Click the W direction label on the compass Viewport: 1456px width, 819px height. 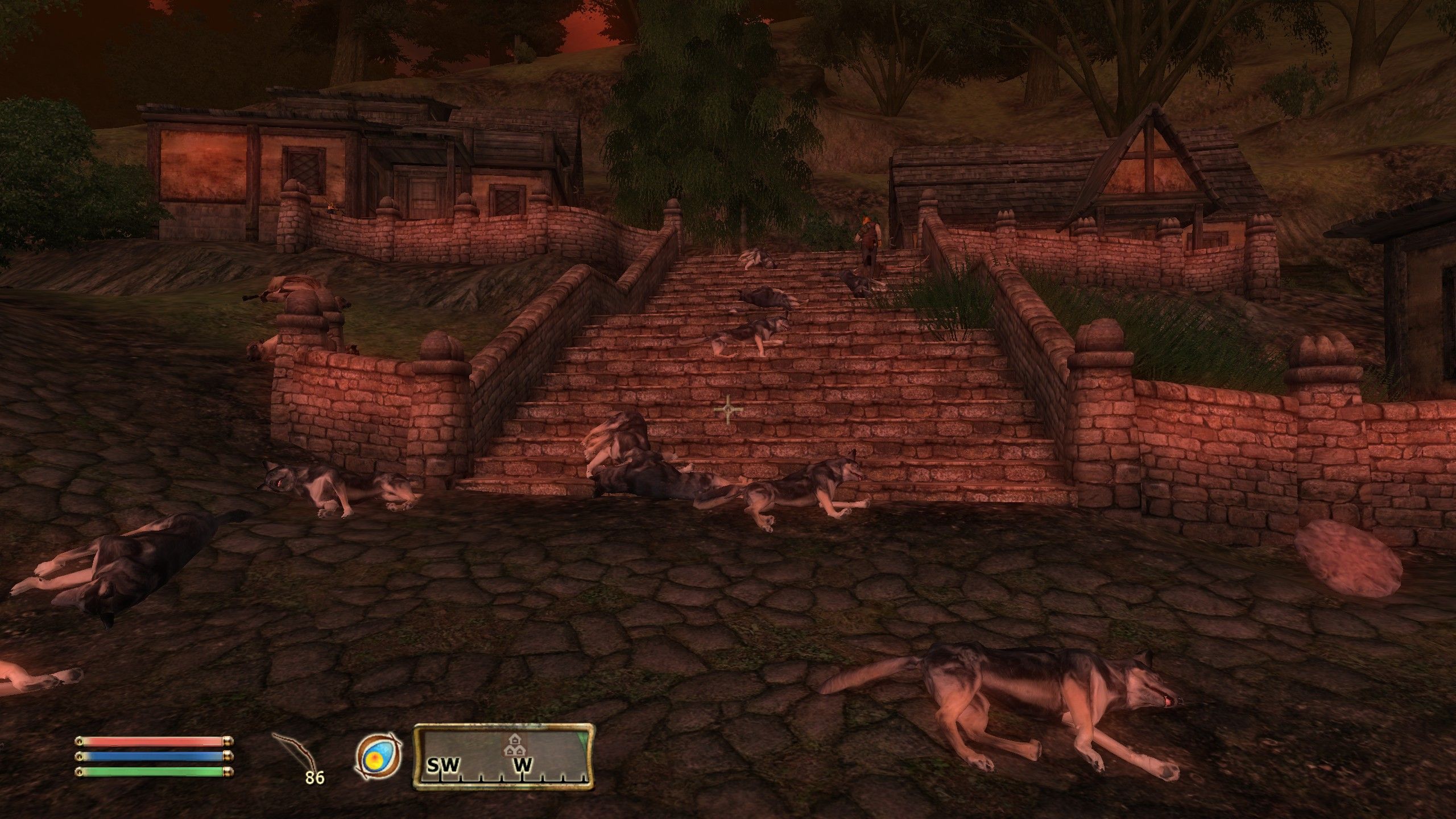tap(522, 765)
